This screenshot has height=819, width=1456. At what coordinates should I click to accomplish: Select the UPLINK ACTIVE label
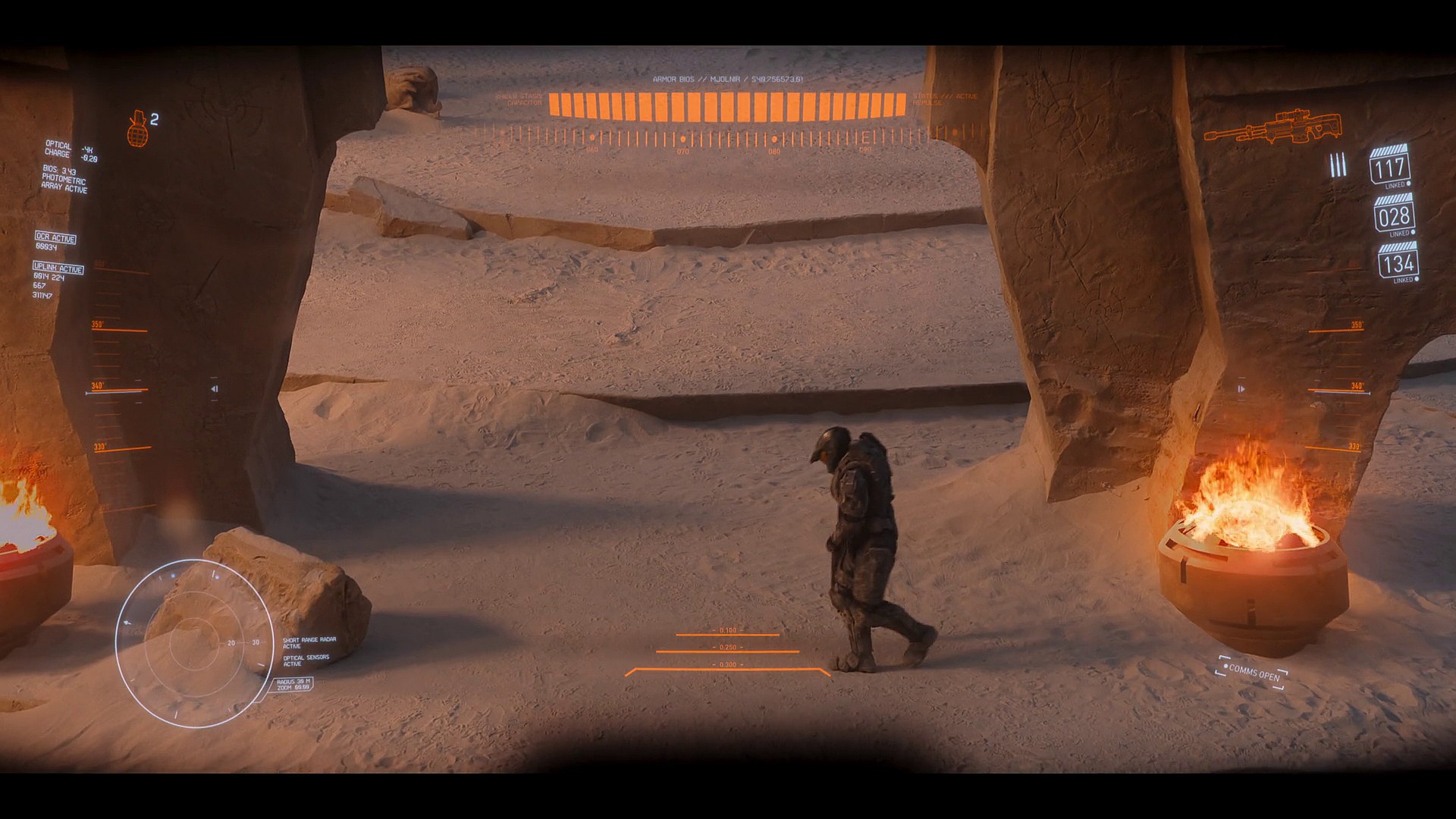click(x=58, y=268)
